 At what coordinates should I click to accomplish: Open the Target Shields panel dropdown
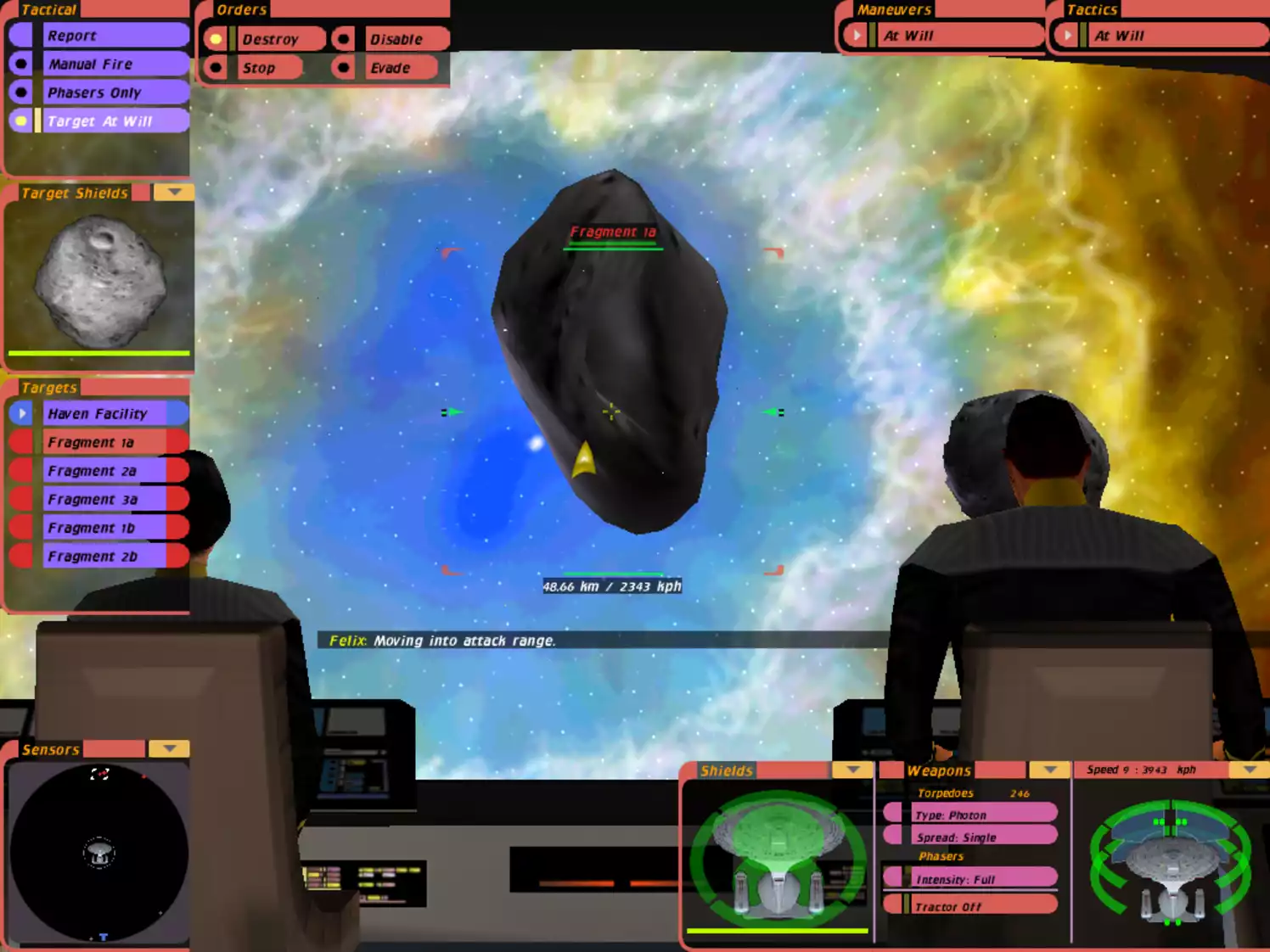pos(172,193)
